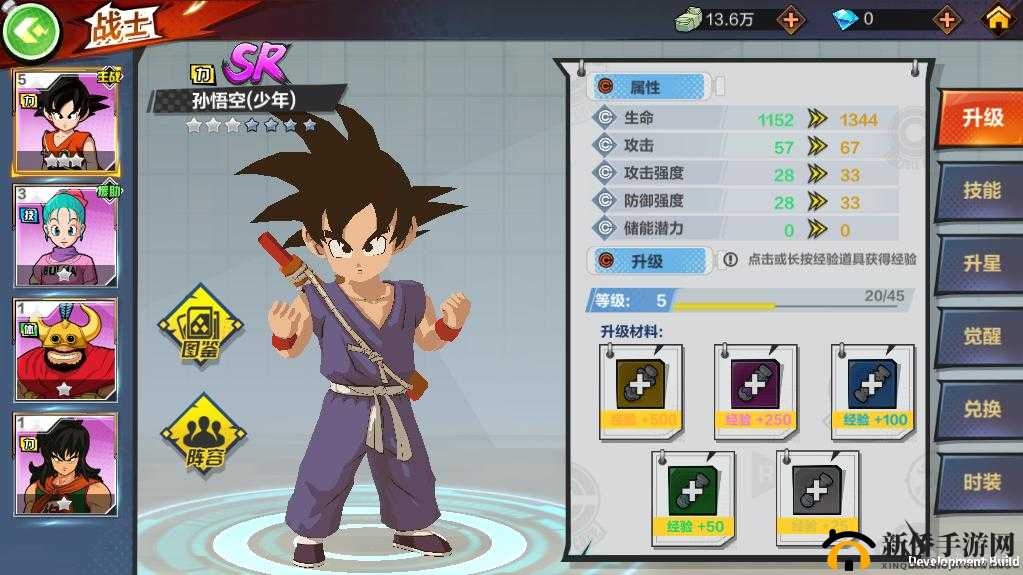Add more diamonds with the plus button
Image resolution: width=1023 pixels, height=575 pixels.
[945, 19]
